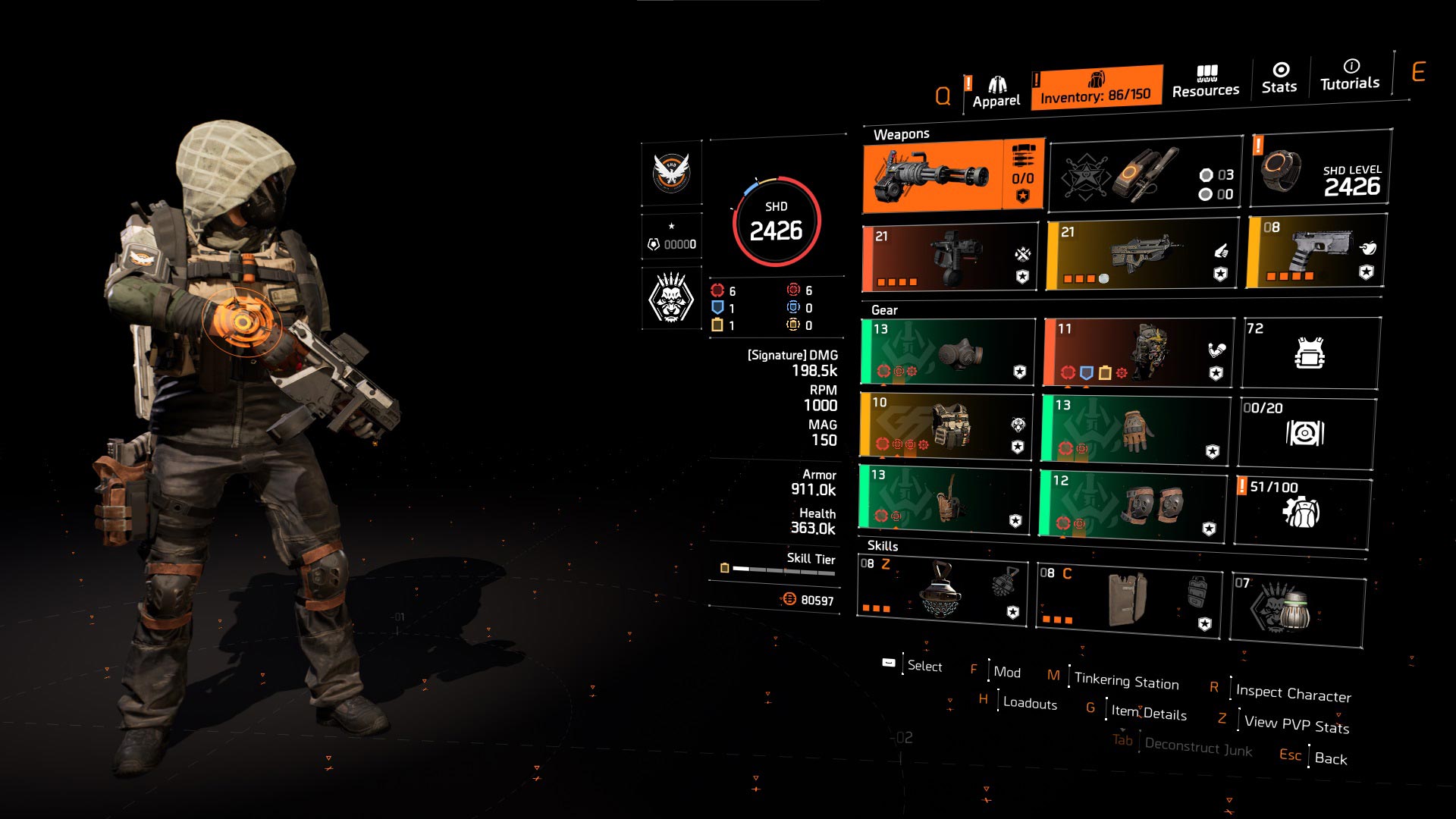Open the armor kit slot showing 72
This screenshot has width=1456, height=819.
click(x=1310, y=353)
